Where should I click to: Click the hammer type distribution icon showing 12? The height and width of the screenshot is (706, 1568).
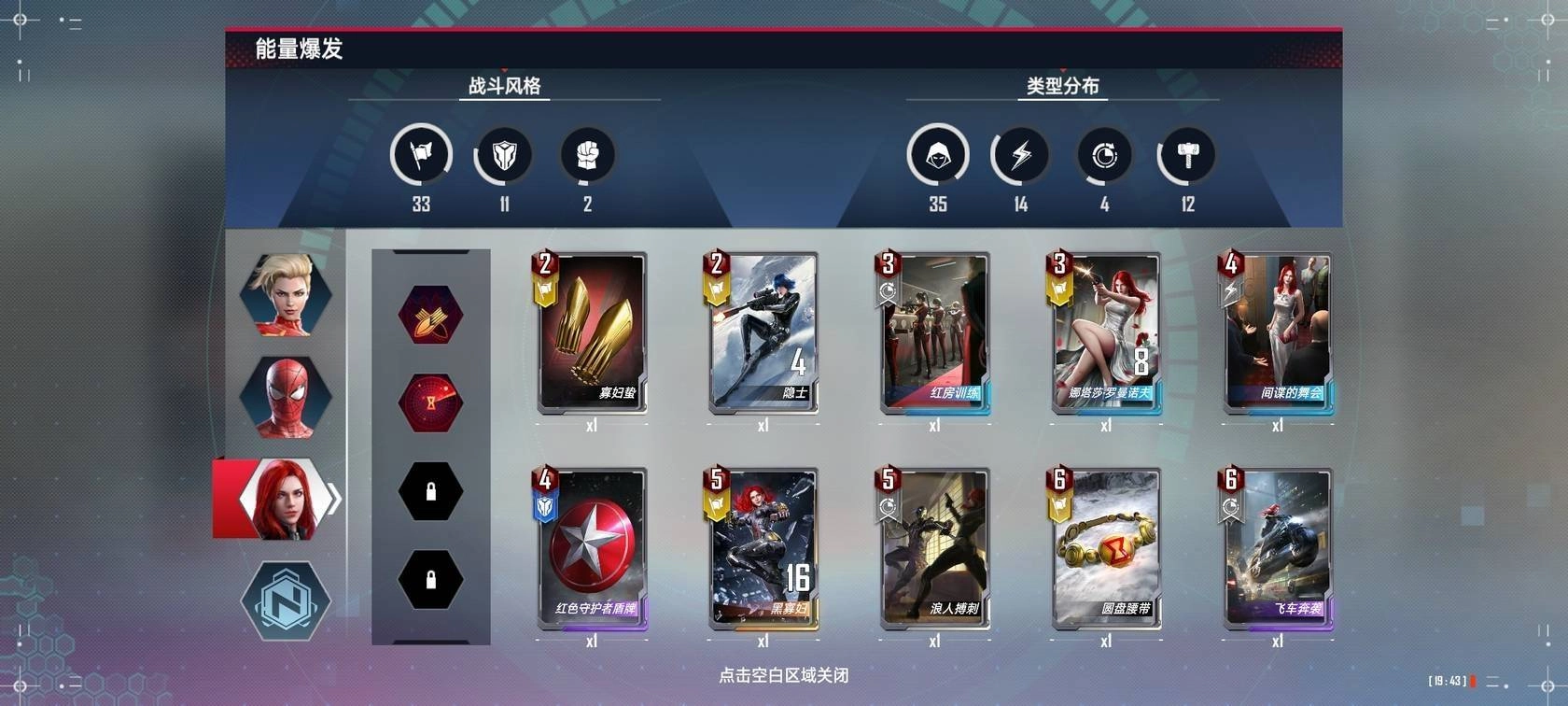[x=1186, y=155]
